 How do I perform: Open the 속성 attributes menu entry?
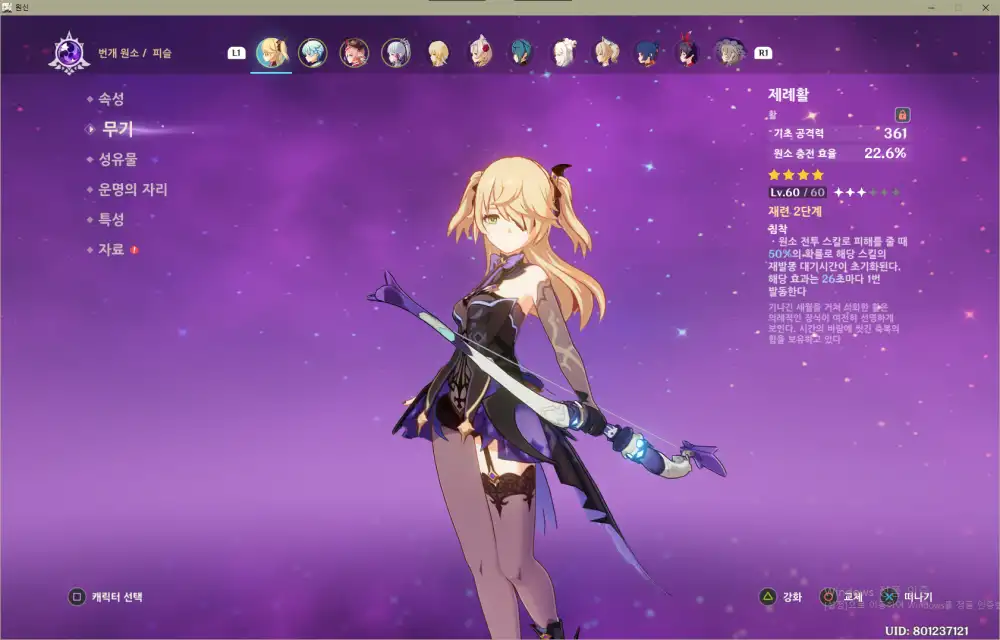tap(111, 99)
